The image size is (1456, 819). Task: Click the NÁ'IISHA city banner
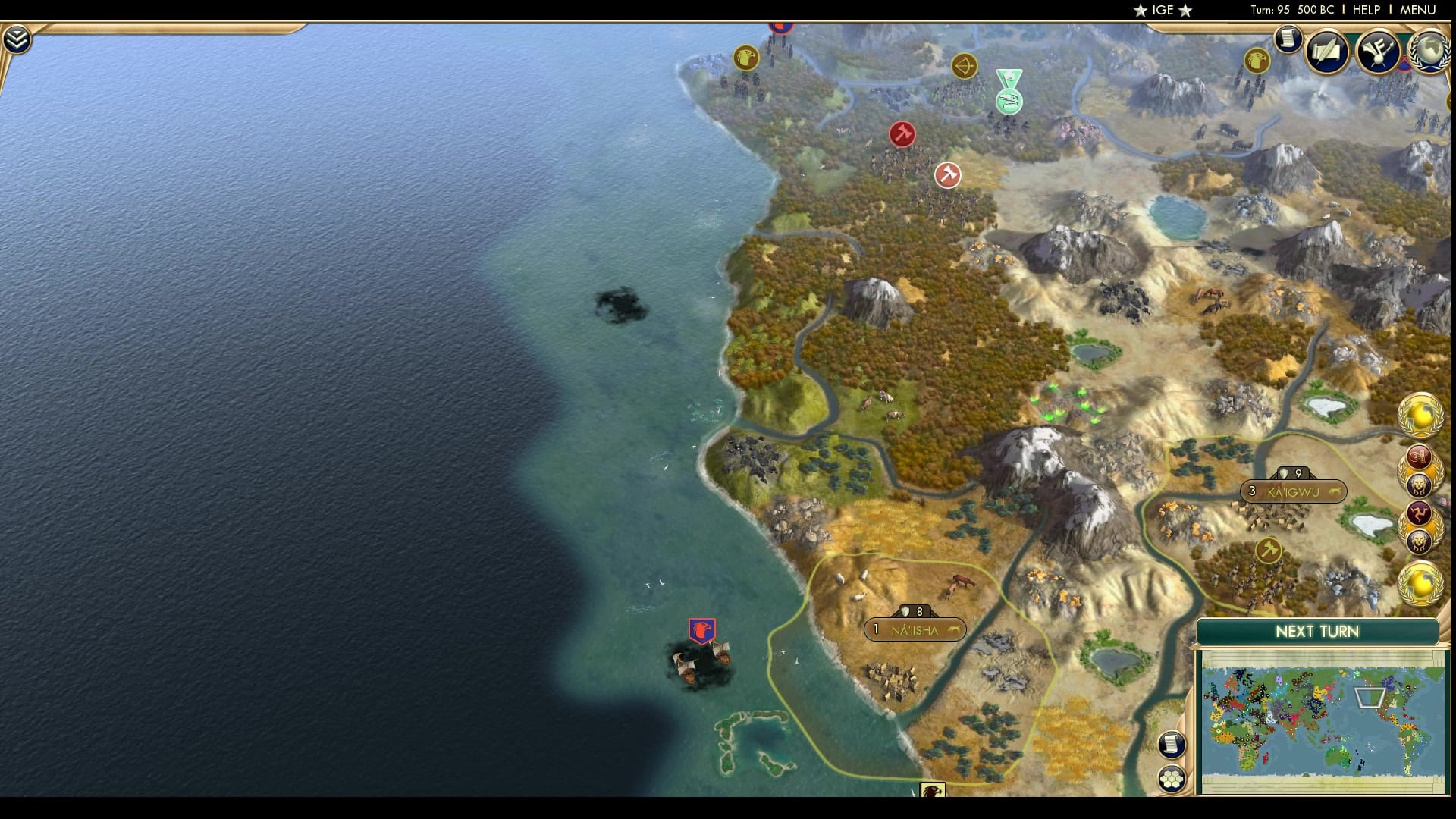(x=914, y=631)
